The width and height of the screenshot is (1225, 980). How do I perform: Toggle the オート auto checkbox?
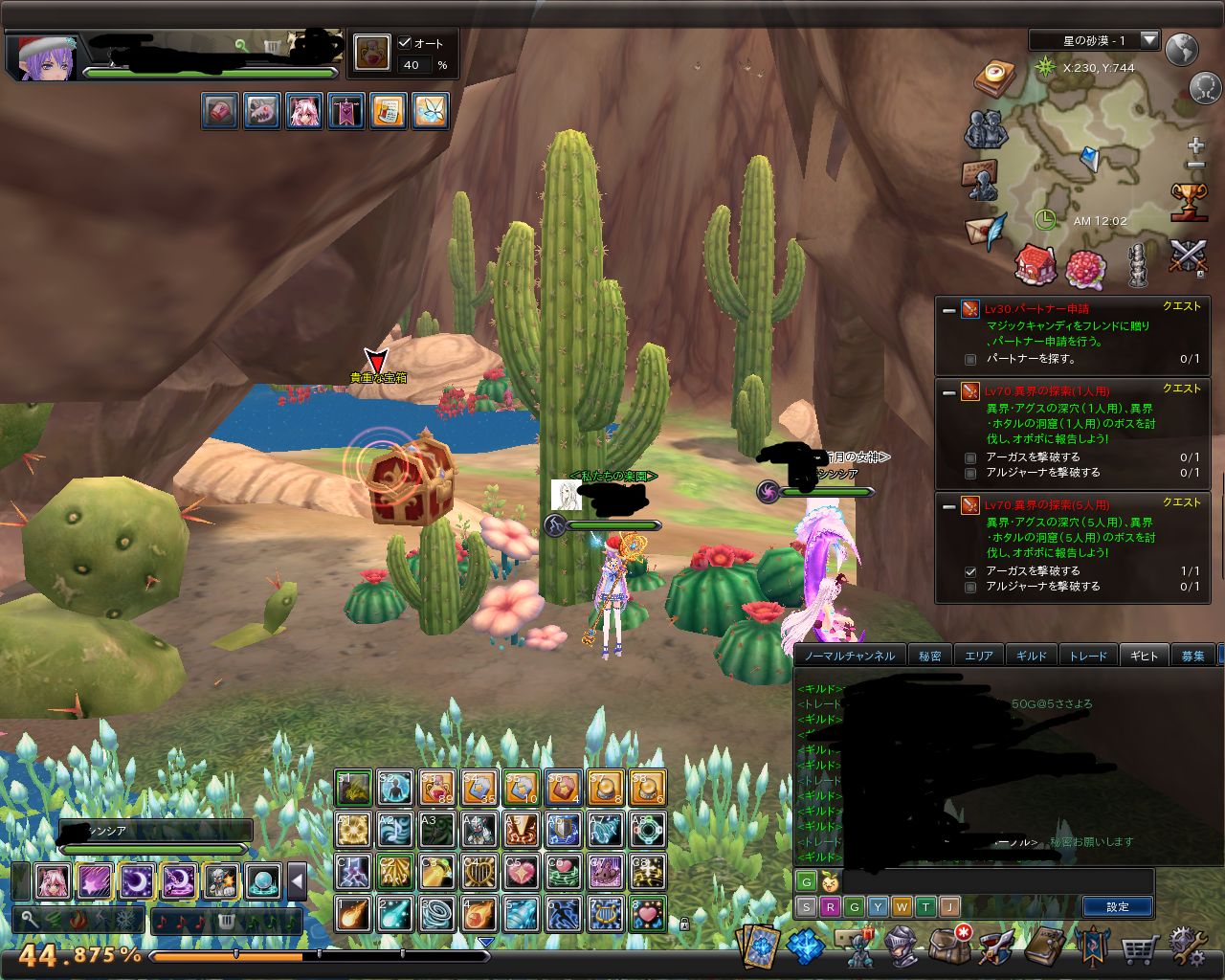point(405,43)
